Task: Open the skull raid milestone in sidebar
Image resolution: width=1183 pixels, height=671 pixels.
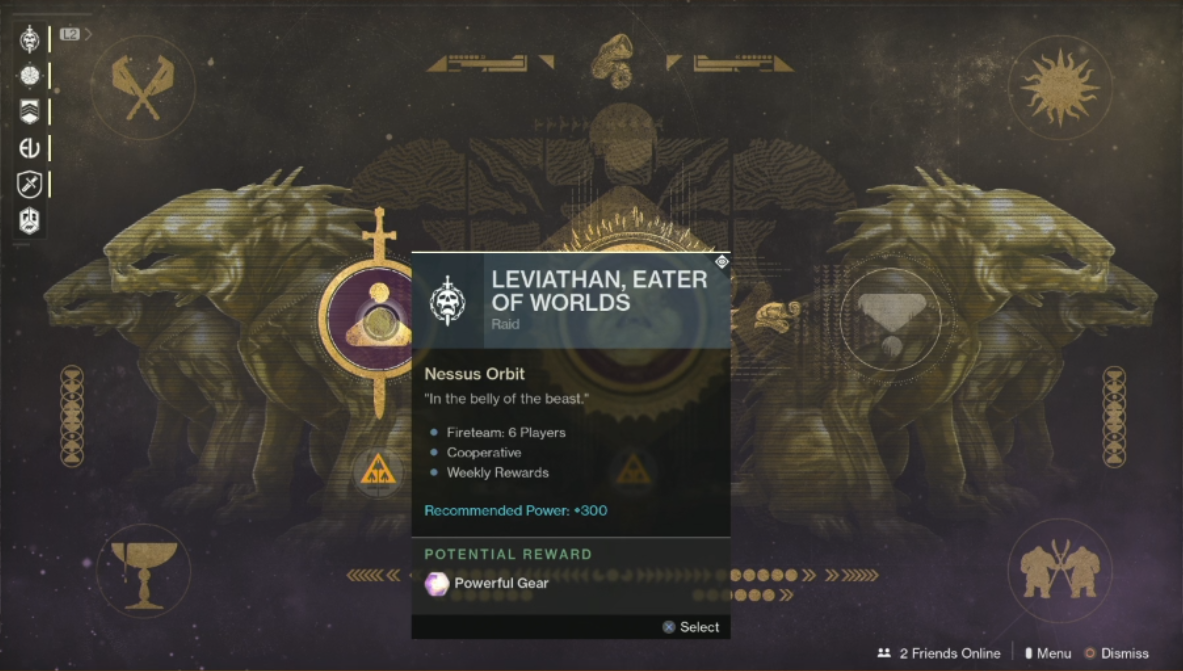Action: pos(29,39)
